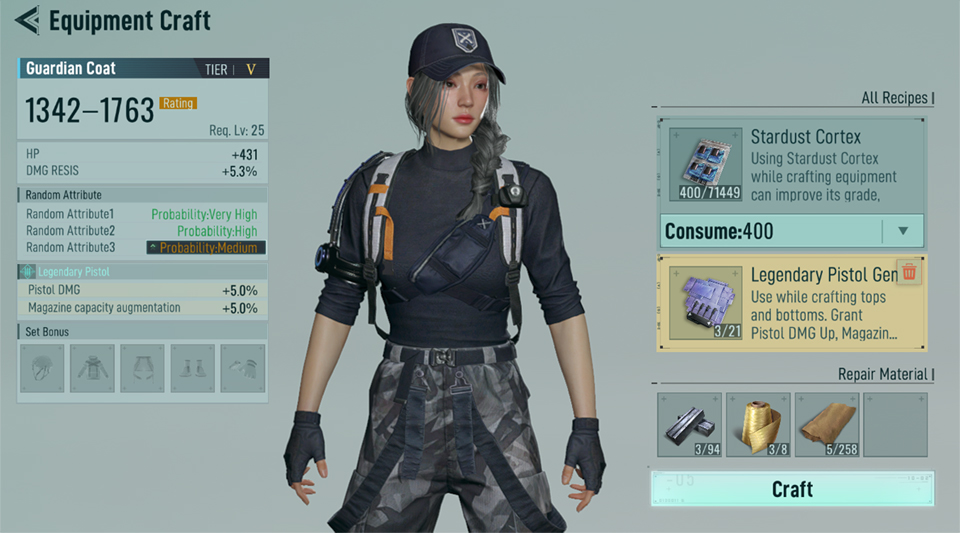Viewport: 960px width, 533px height.
Task: Select the tan fabric roll material slot
Action: click(825, 424)
